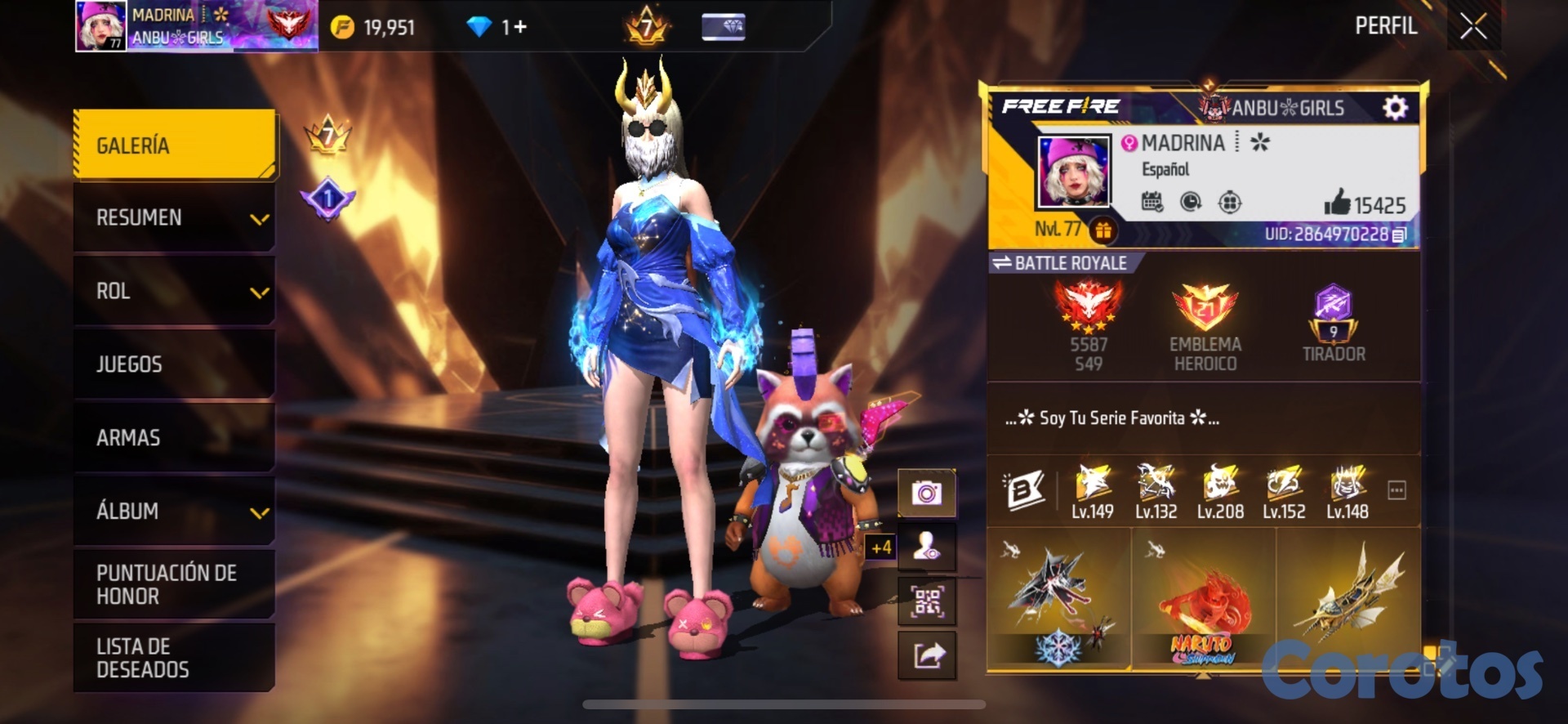1568x724 pixels.
Task: Open Lista de Deseados
Action: click(175, 658)
